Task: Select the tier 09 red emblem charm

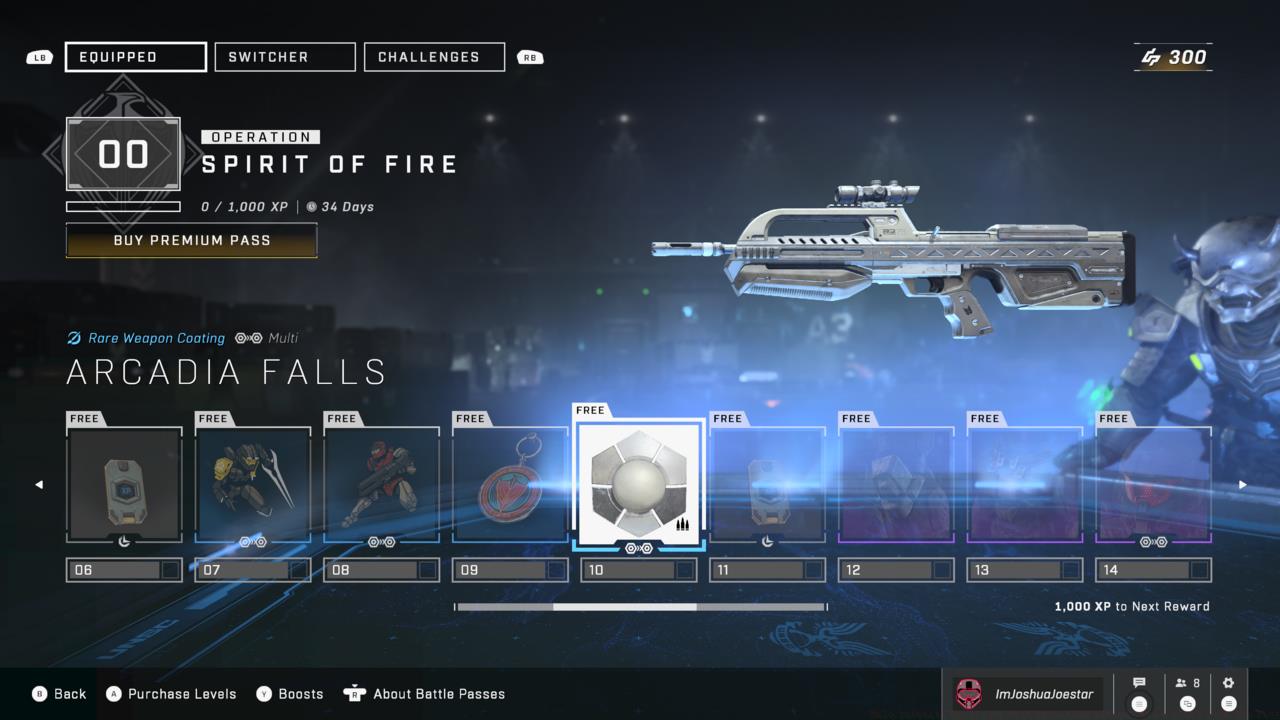Action: tap(510, 485)
